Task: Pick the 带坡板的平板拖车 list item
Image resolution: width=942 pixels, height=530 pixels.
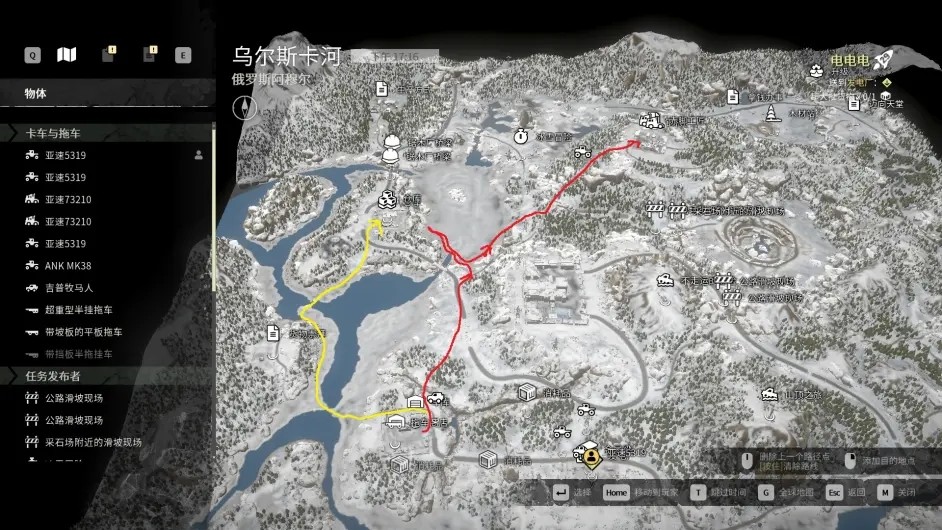Action: [84, 332]
